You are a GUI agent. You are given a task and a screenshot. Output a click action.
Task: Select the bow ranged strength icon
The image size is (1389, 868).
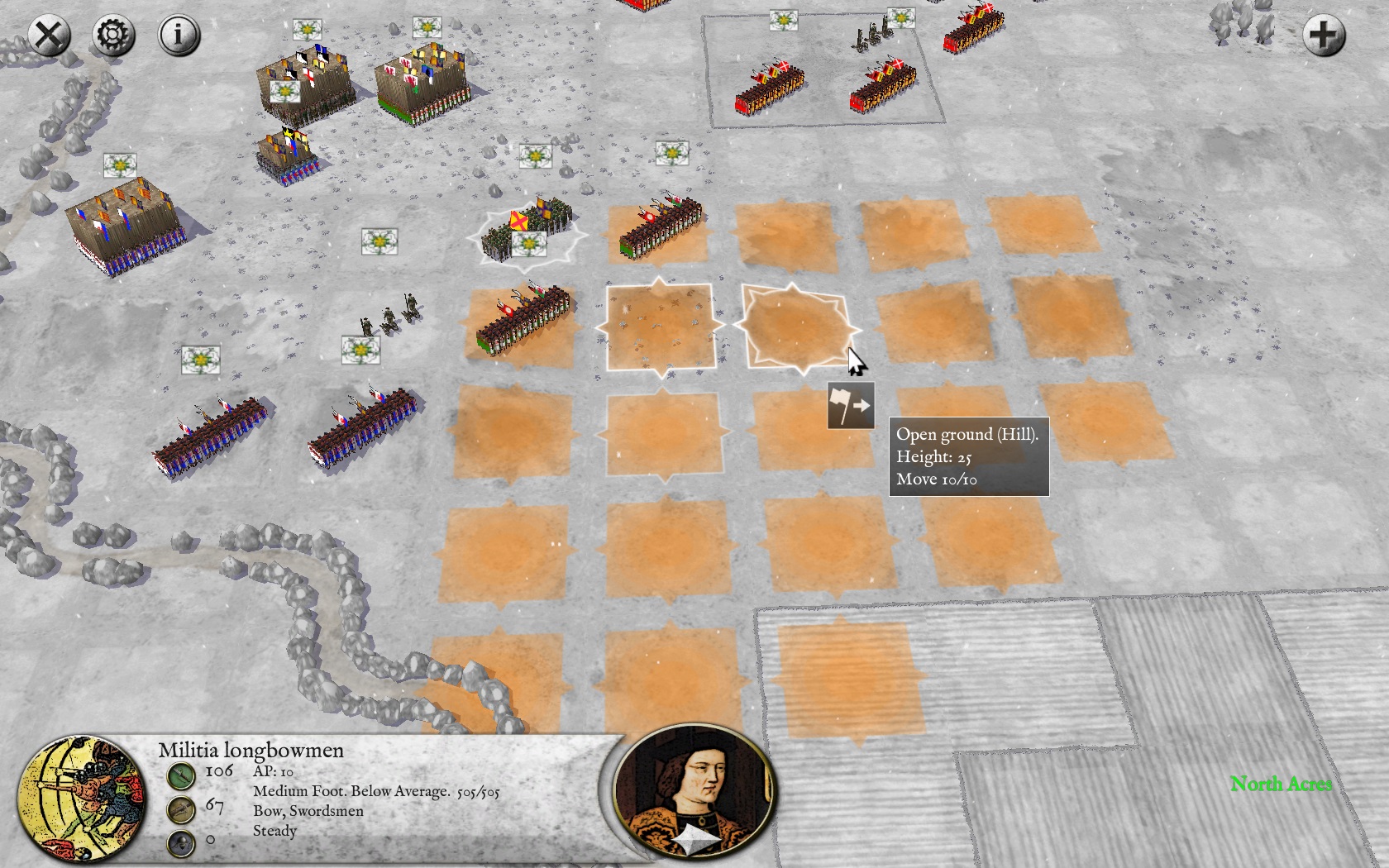click(x=181, y=808)
